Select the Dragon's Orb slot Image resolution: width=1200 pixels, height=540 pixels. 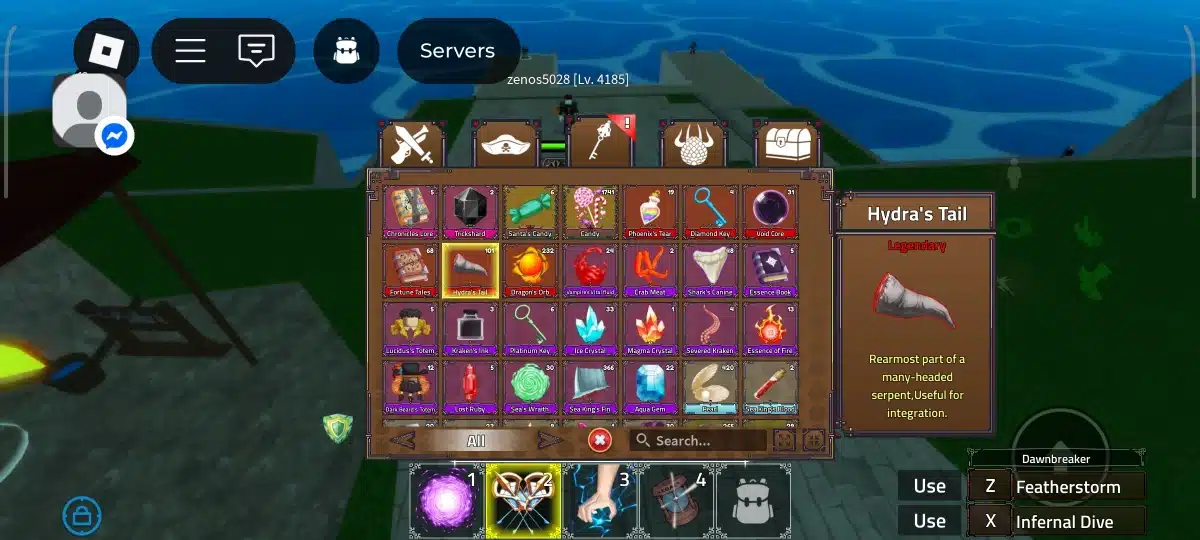click(530, 269)
